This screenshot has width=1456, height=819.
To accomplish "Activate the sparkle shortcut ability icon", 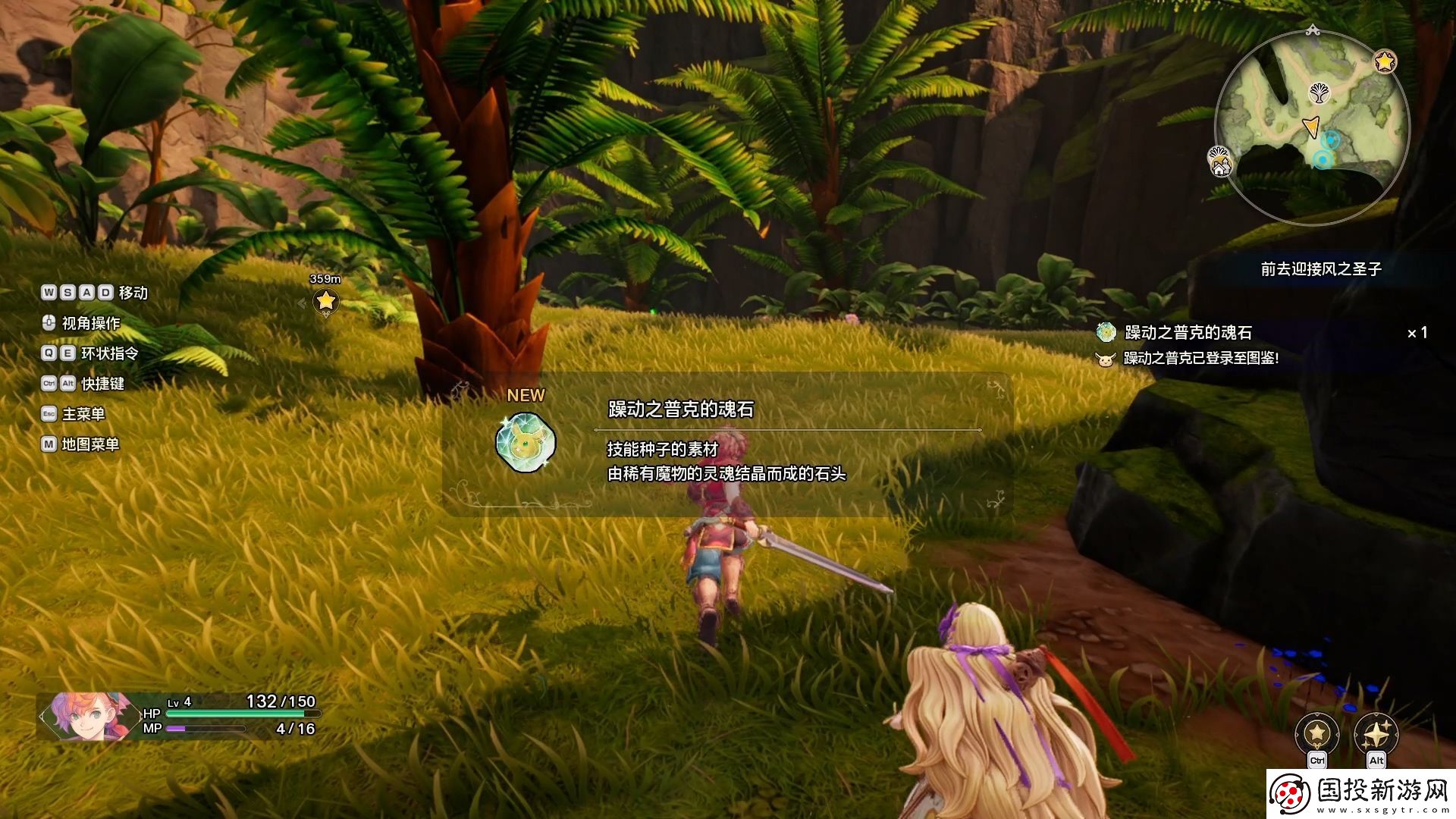I will tap(1376, 733).
